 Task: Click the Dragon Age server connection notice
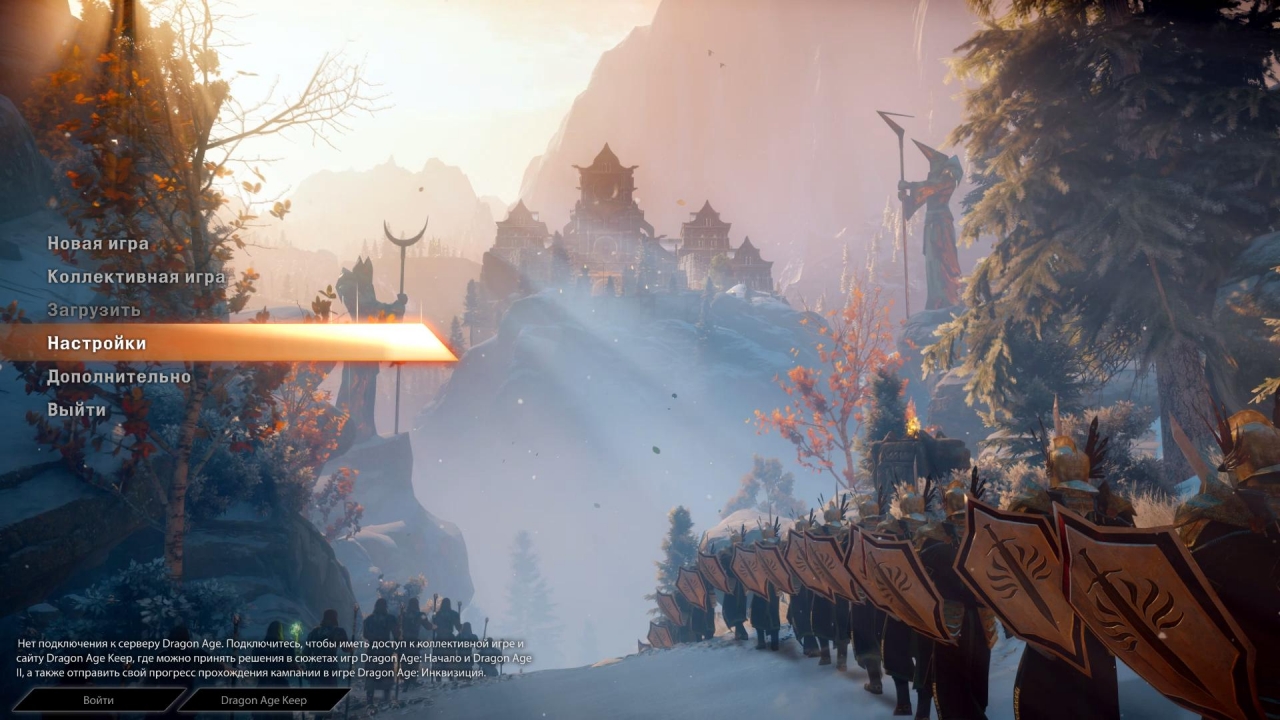270,657
